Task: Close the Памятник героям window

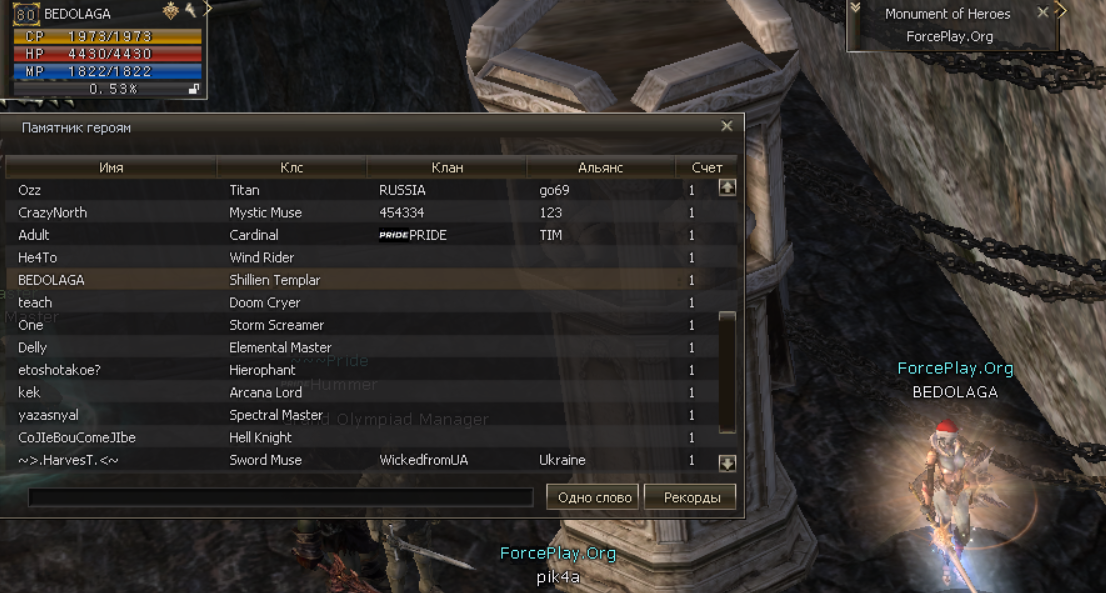Action: click(x=727, y=126)
